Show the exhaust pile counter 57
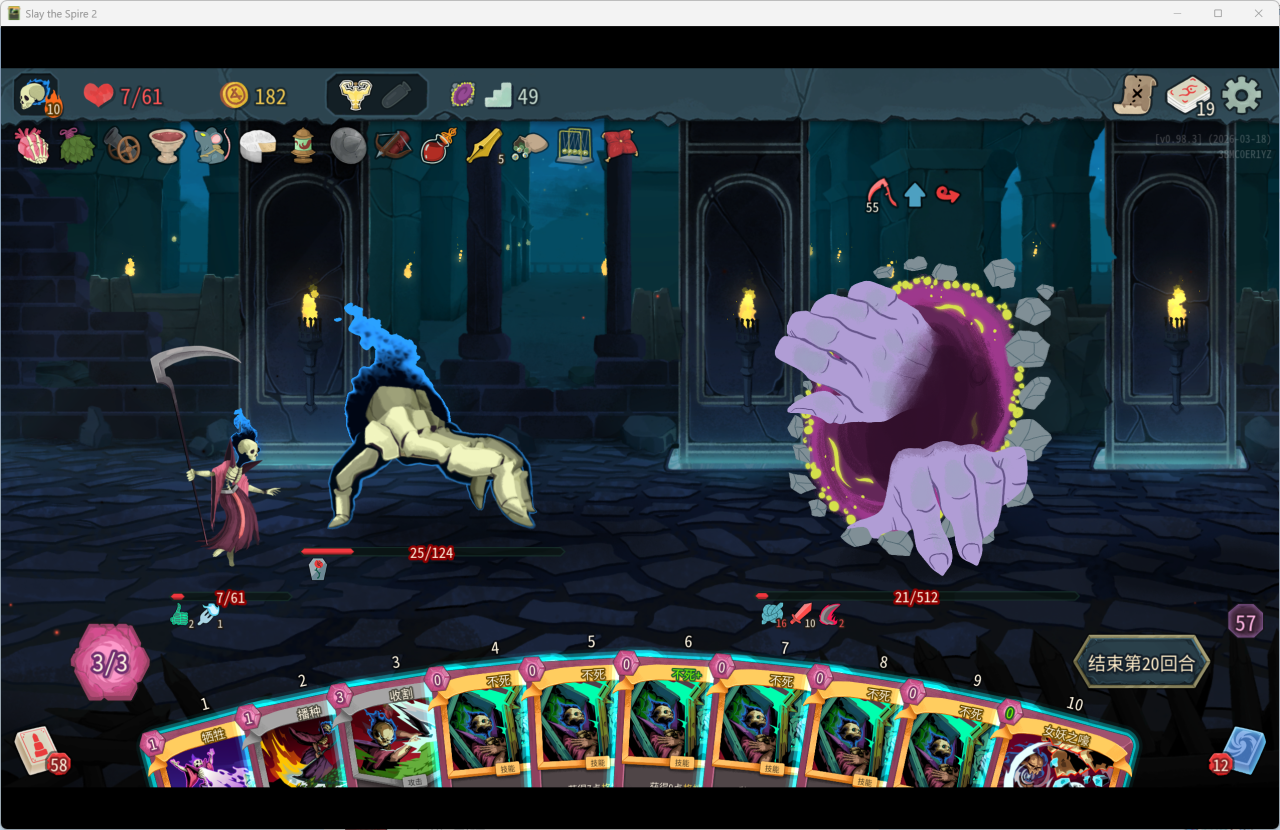The width and height of the screenshot is (1280, 830). click(1245, 622)
